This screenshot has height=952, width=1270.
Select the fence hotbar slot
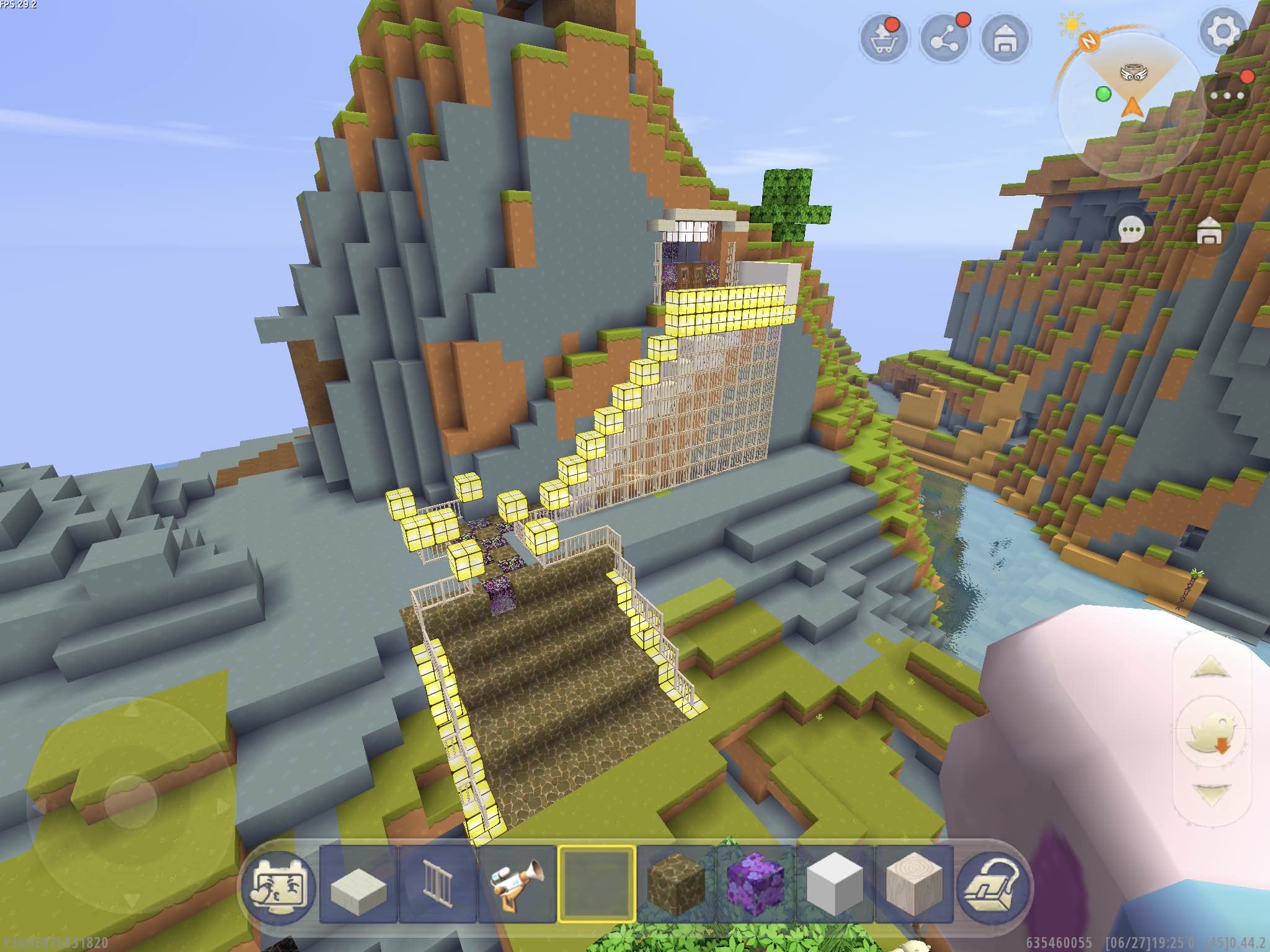438,885
